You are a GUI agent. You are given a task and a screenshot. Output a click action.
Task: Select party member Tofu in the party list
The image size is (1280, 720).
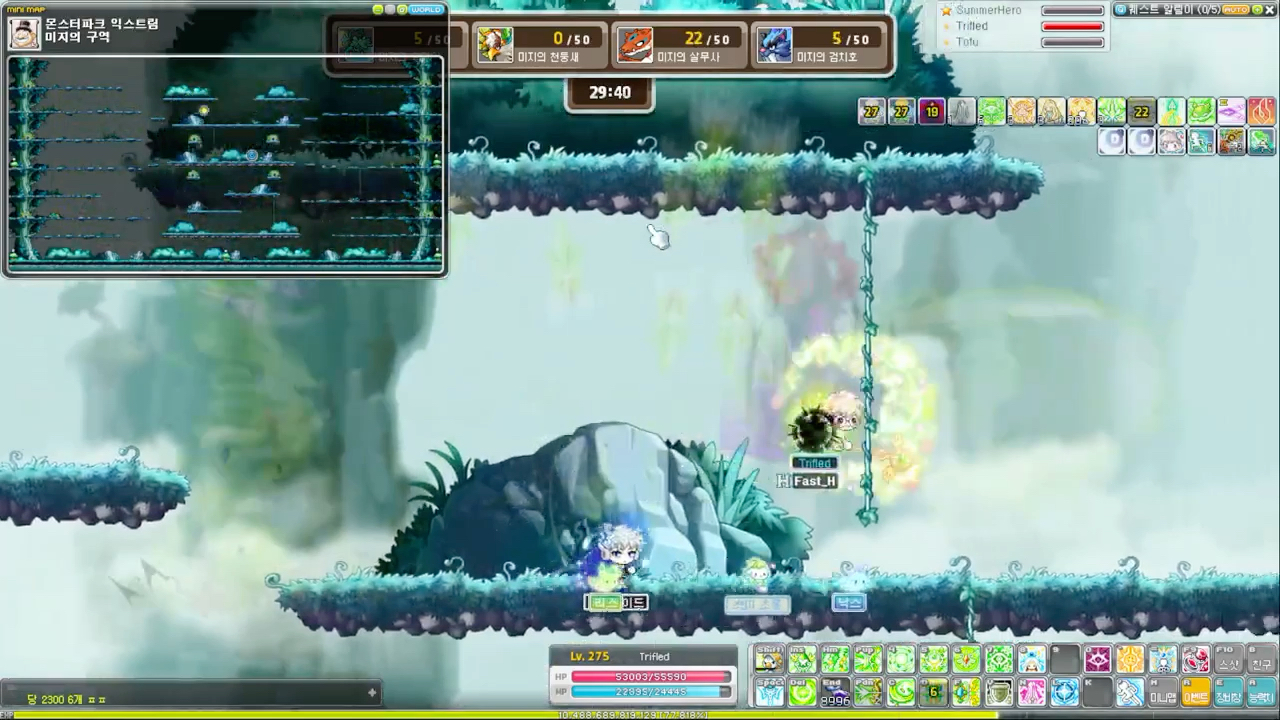[967, 42]
